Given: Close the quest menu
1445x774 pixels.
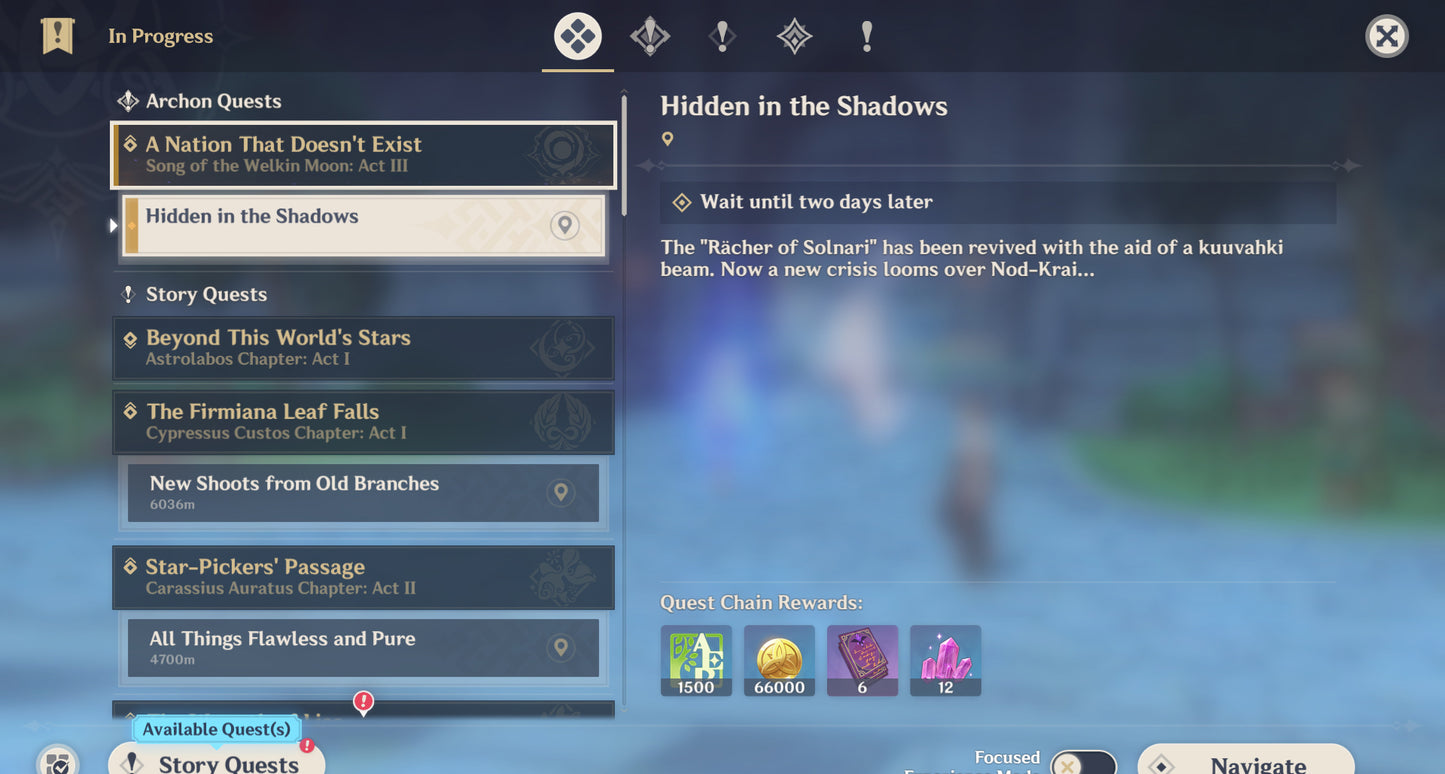Looking at the screenshot, I should (x=1386, y=37).
